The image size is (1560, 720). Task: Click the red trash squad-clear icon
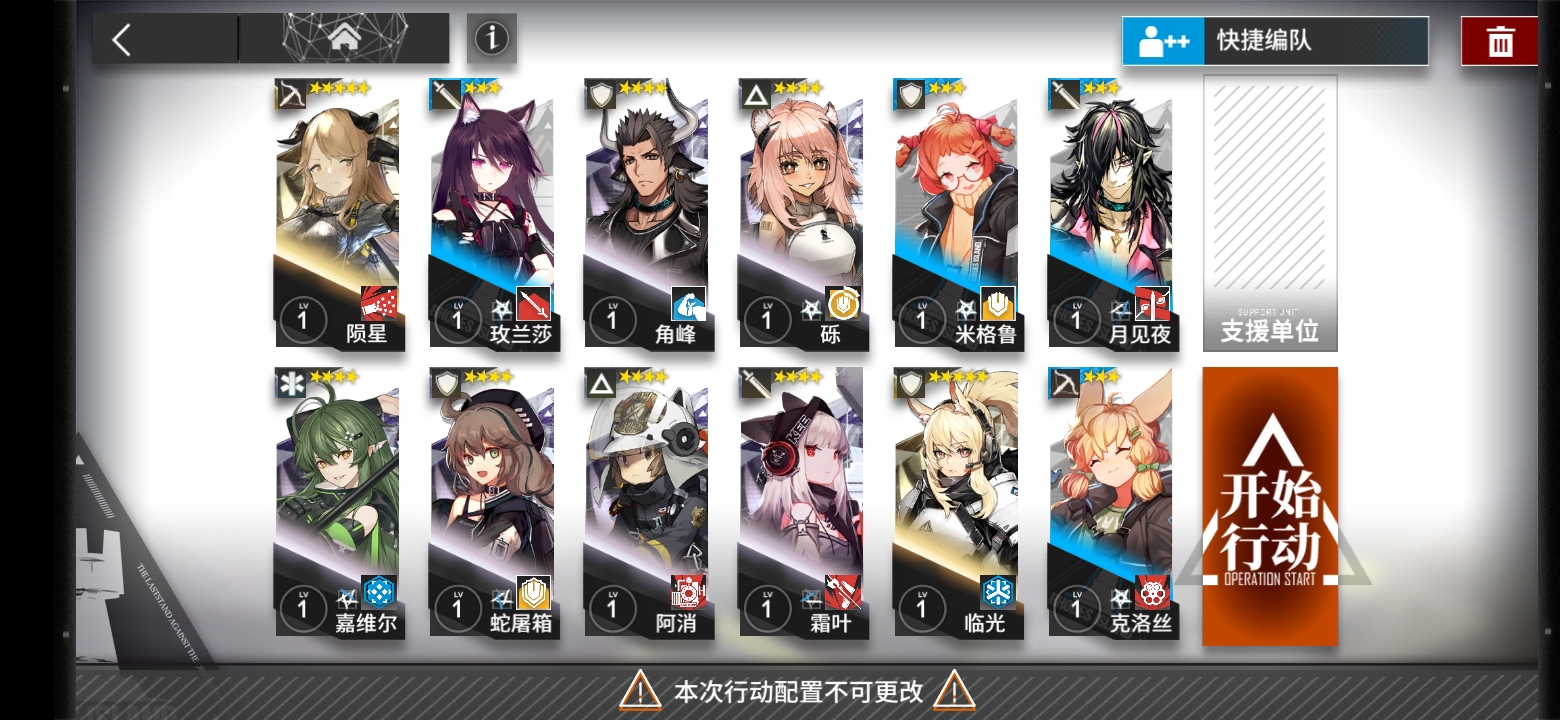point(1499,40)
